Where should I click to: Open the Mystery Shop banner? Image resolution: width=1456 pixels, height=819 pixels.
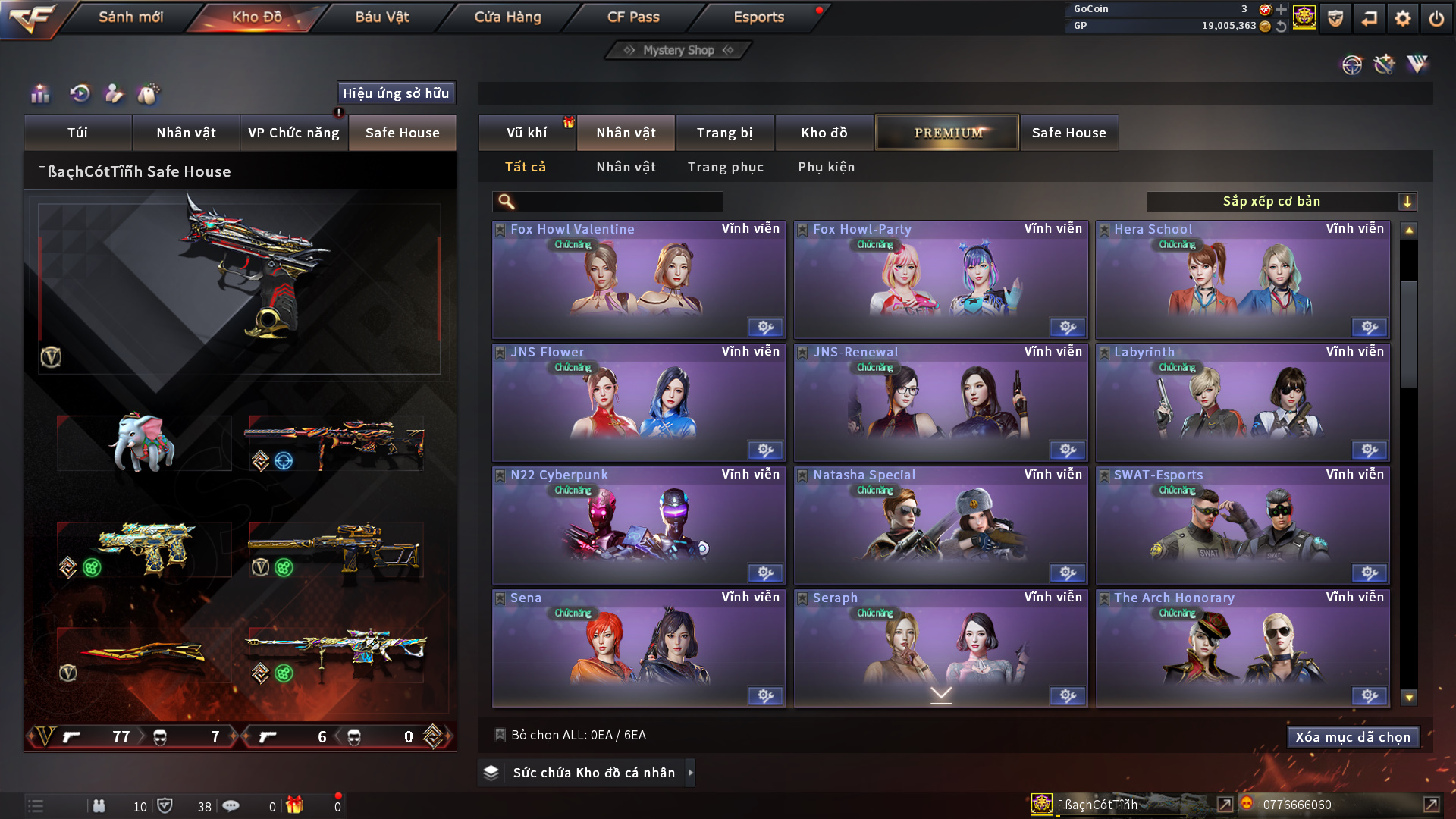click(678, 50)
